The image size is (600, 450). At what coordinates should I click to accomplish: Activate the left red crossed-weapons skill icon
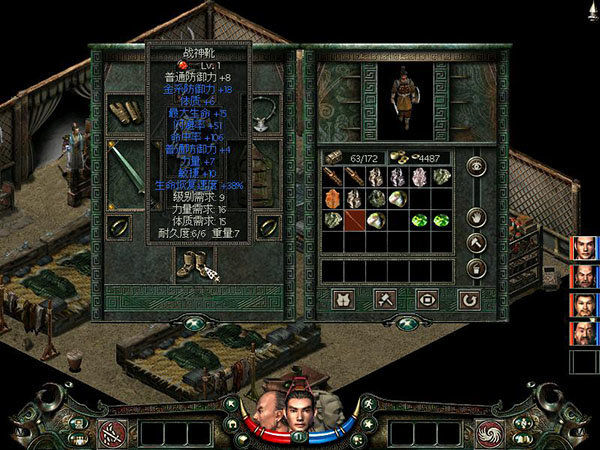pos(110,433)
